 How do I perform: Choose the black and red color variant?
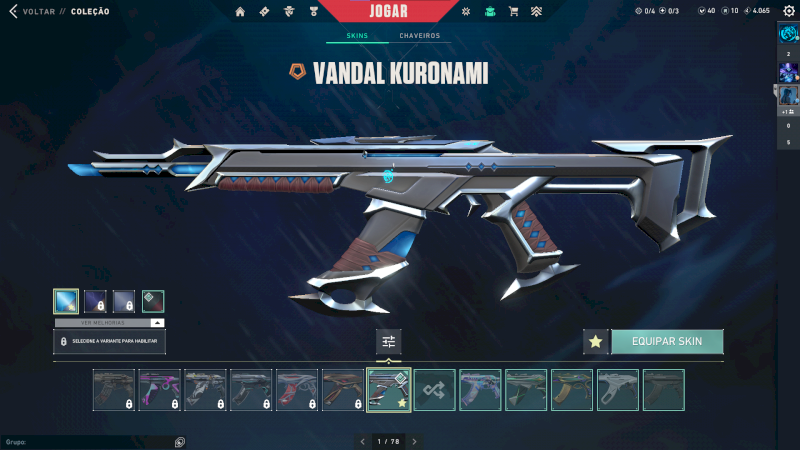[x=153, y=301]
